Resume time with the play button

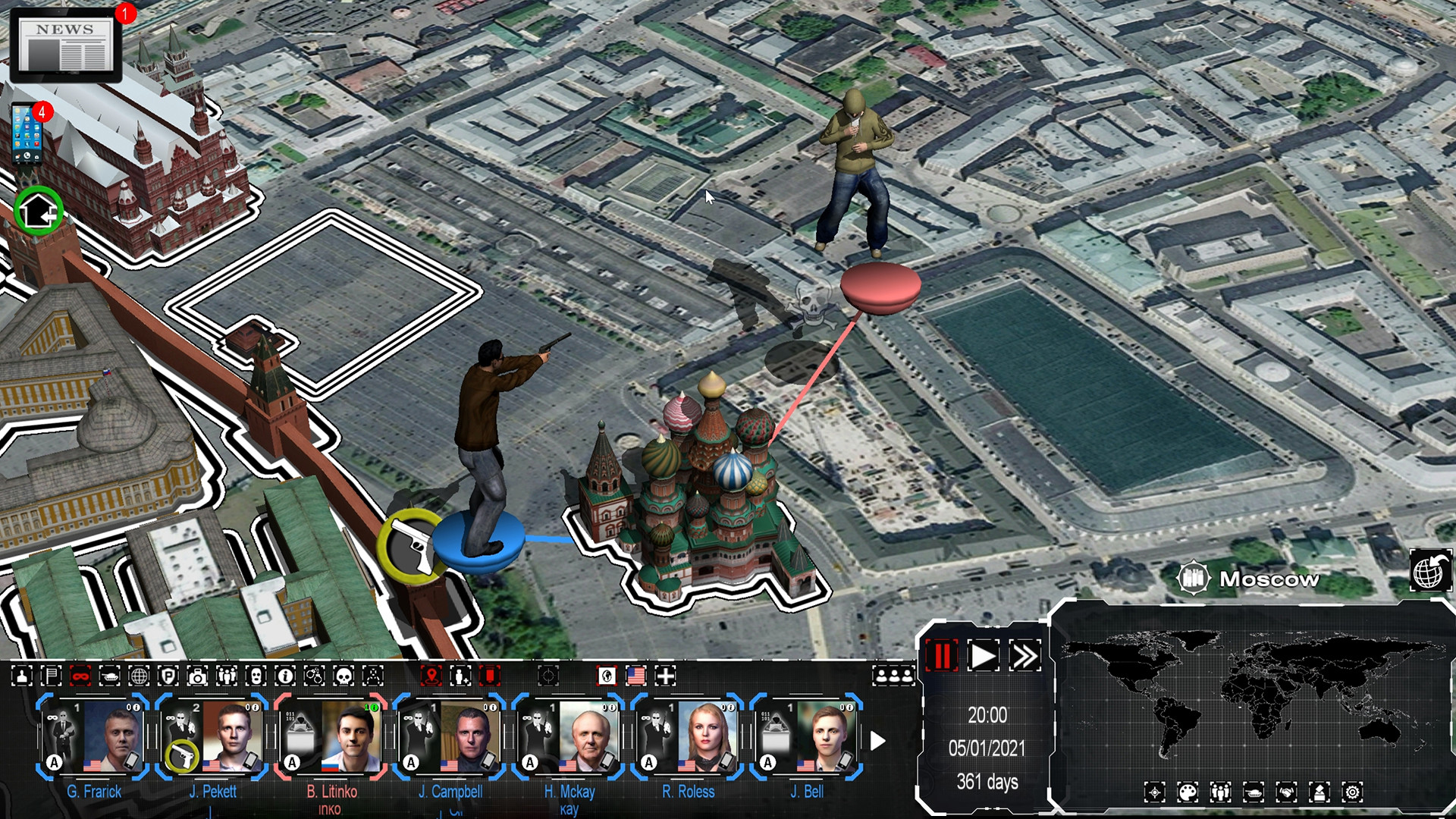click(984, 656)
